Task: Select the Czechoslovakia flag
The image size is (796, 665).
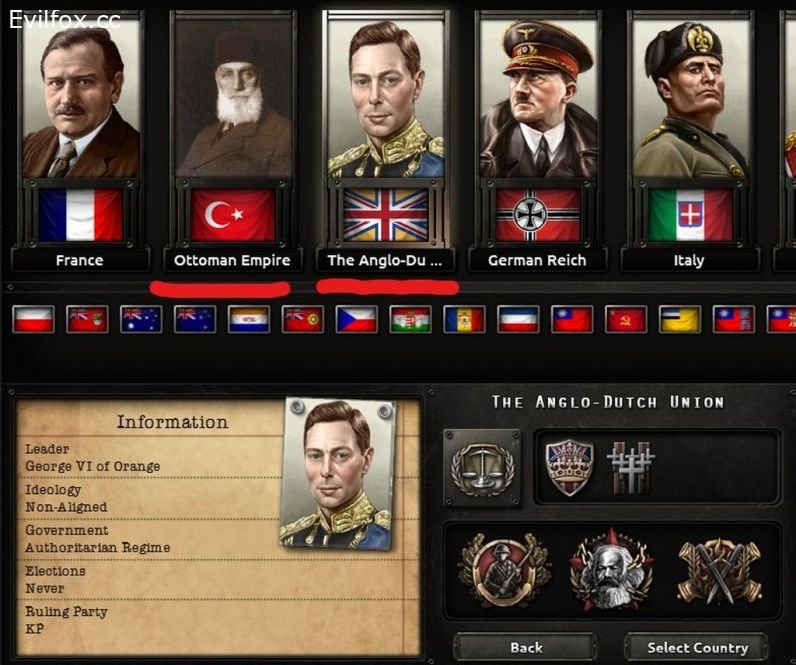Action: point(356,319)
